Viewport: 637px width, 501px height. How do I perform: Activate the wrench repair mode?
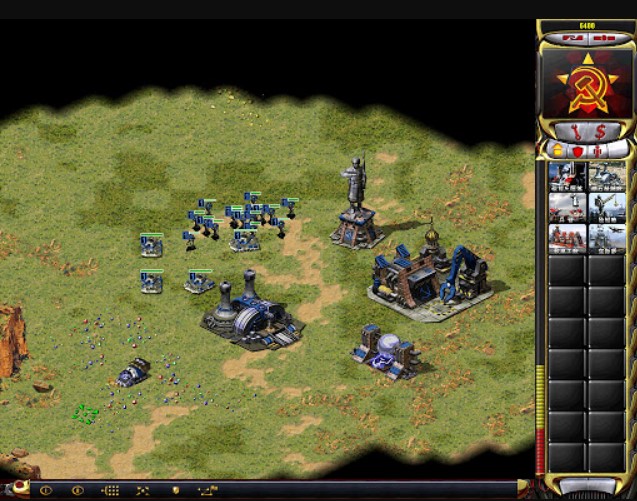574,131
